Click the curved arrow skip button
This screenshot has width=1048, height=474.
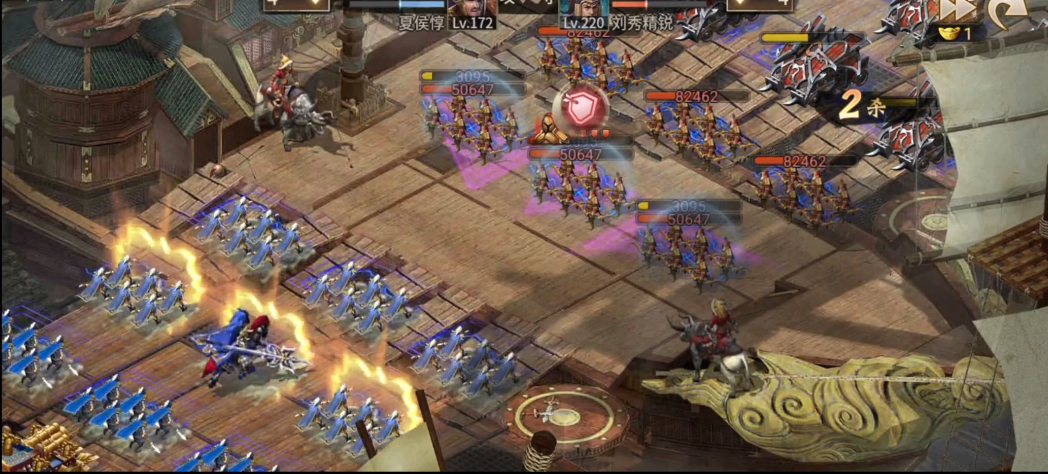point(1009,12)
